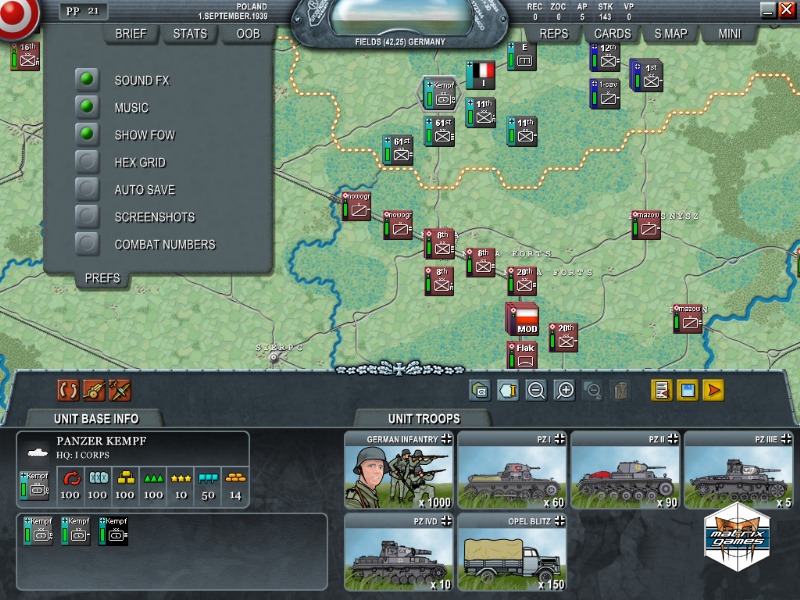Turn on SCREENSHOTS option
The height and width of the screenshot is (600, 800).
88,216
